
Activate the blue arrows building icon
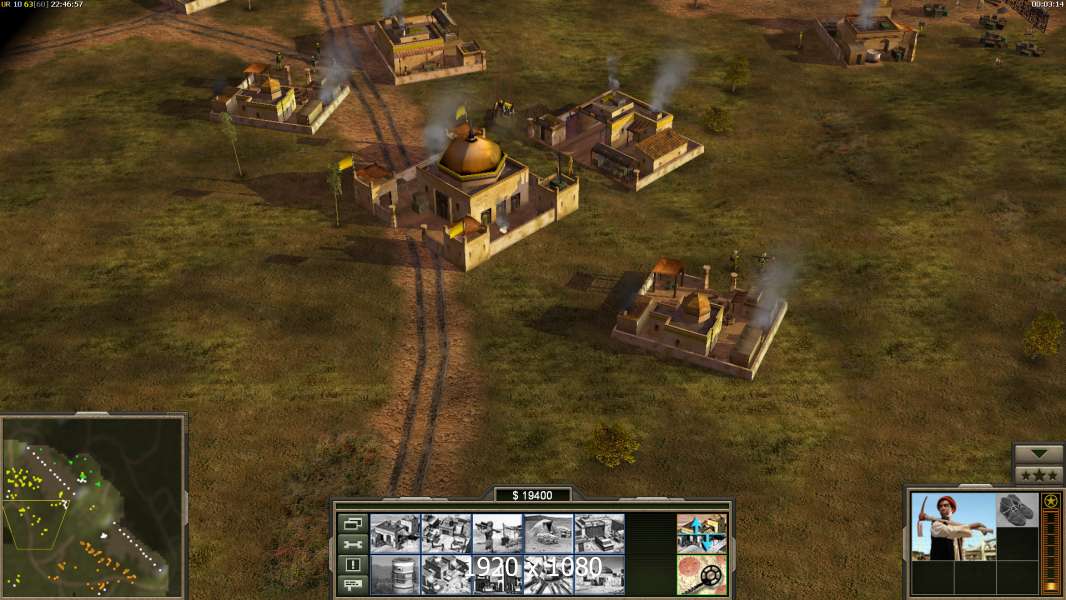click(701, 533)
